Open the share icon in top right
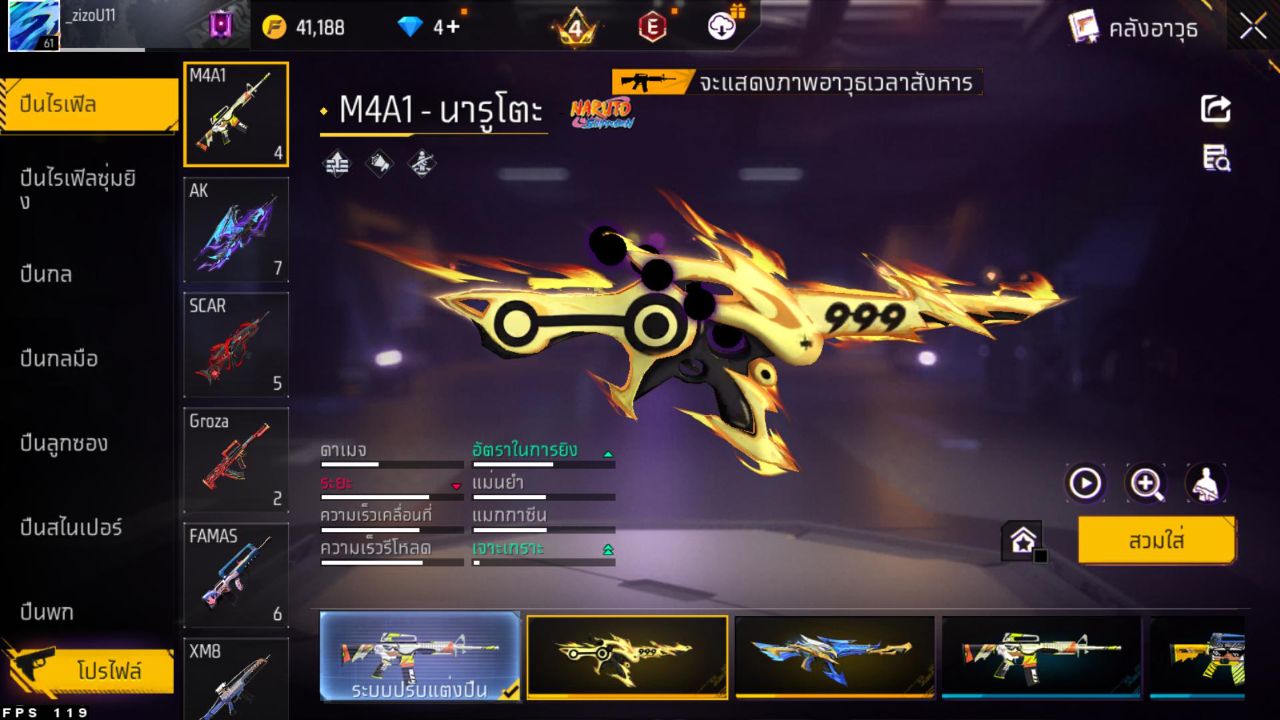 click(1214, 110)
